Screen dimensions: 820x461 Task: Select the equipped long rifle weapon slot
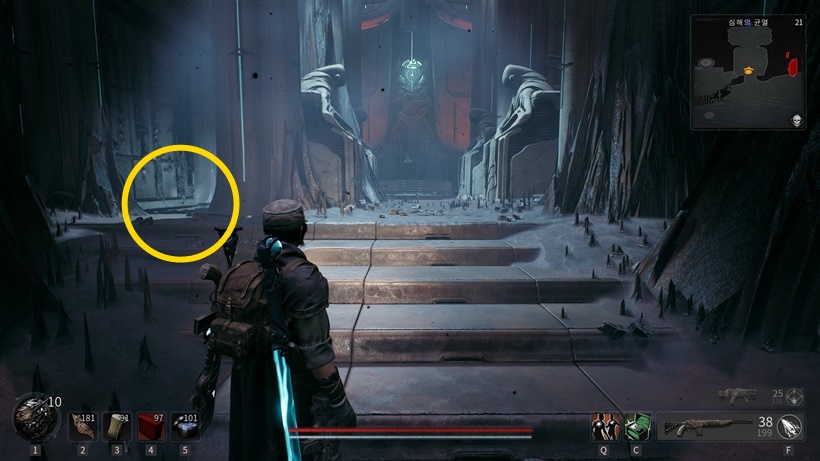[x=706, y=427]
